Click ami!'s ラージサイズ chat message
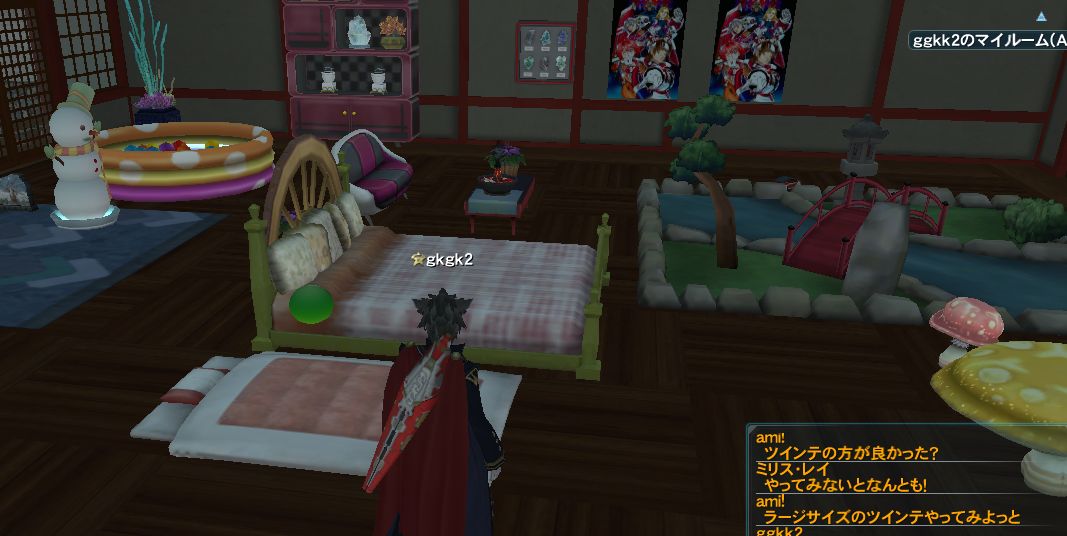Viewport: 1067px width, 536px height. (891, 517)
